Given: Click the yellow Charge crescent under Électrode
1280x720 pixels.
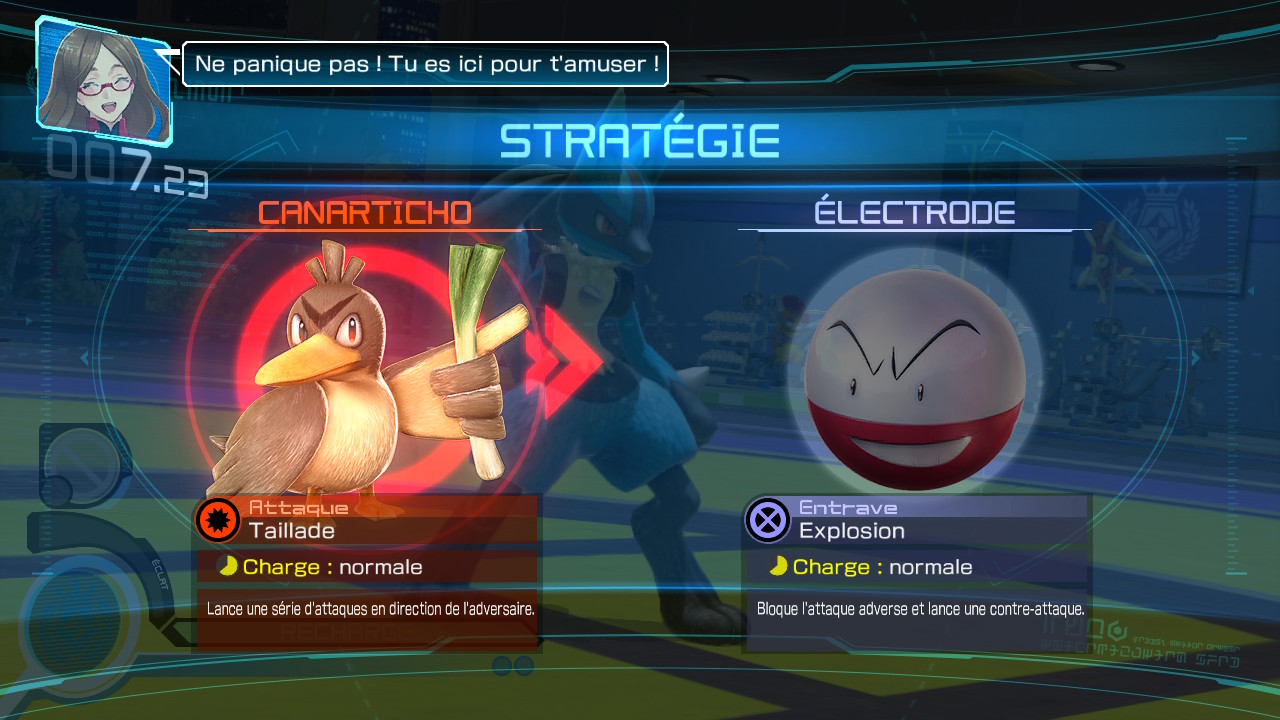Looking at the screenshot, I should tap(780, 566).
